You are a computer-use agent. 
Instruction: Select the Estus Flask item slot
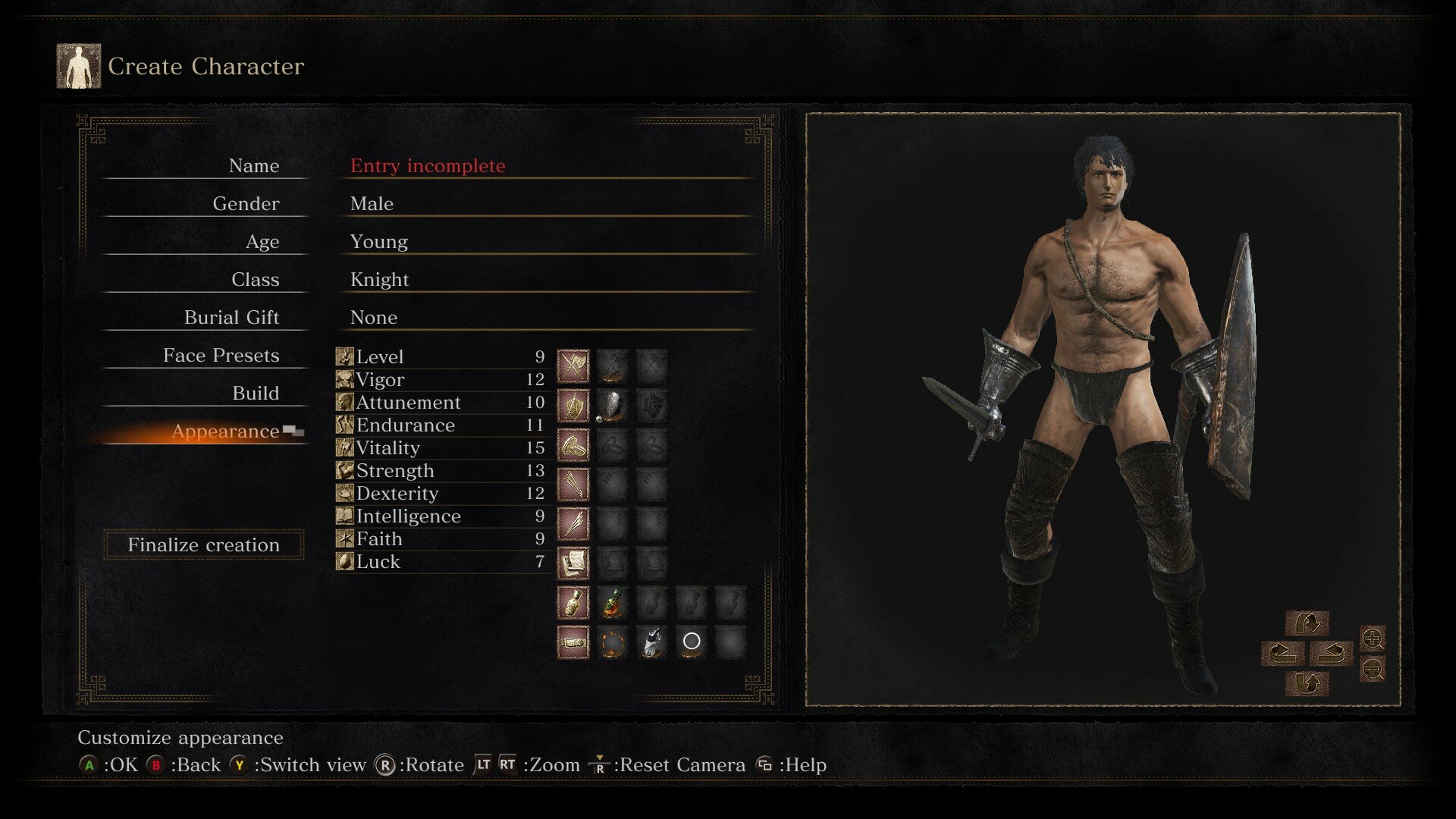tap(613, 603)
